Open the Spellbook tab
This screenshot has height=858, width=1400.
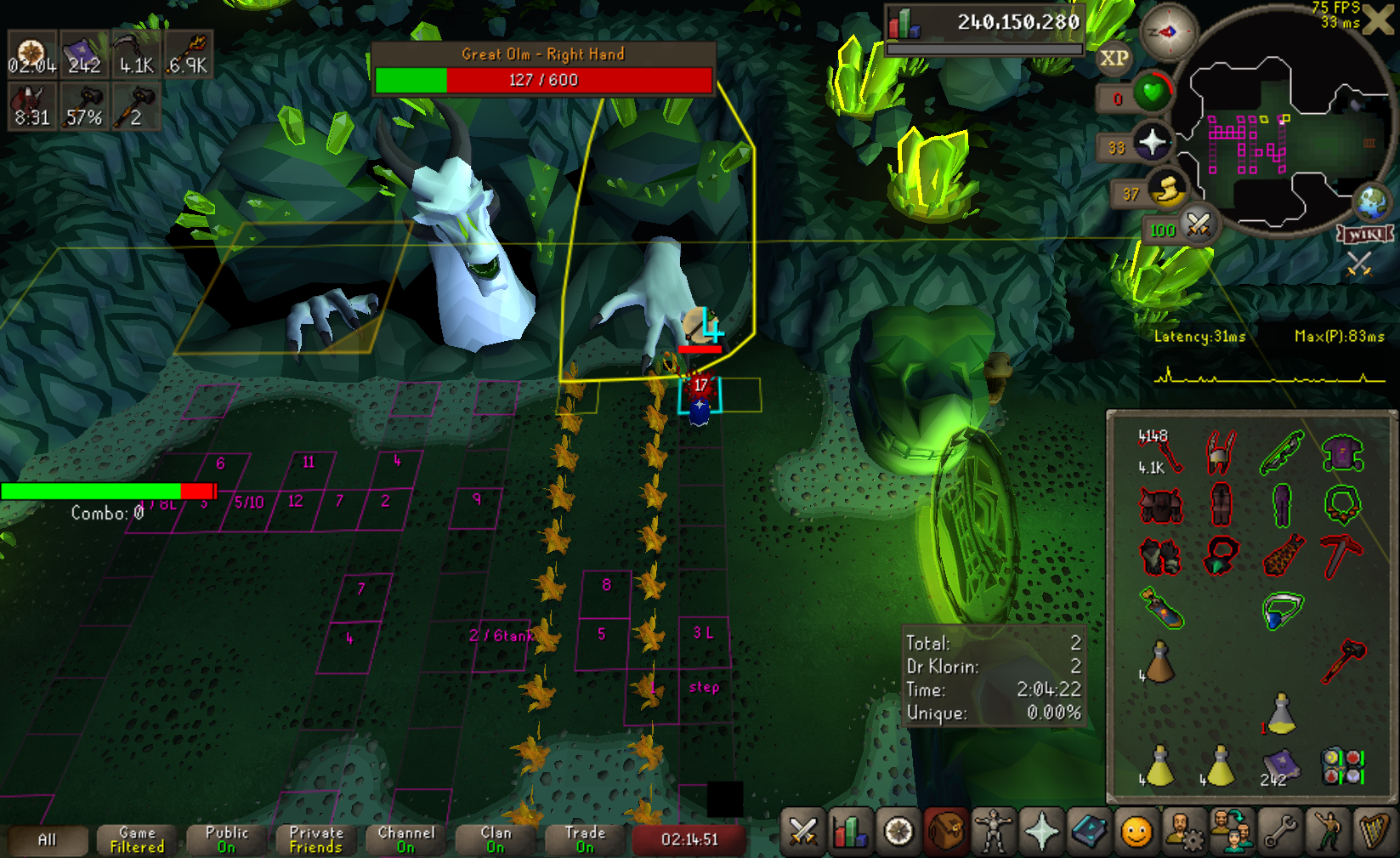tap(1088, 832)
